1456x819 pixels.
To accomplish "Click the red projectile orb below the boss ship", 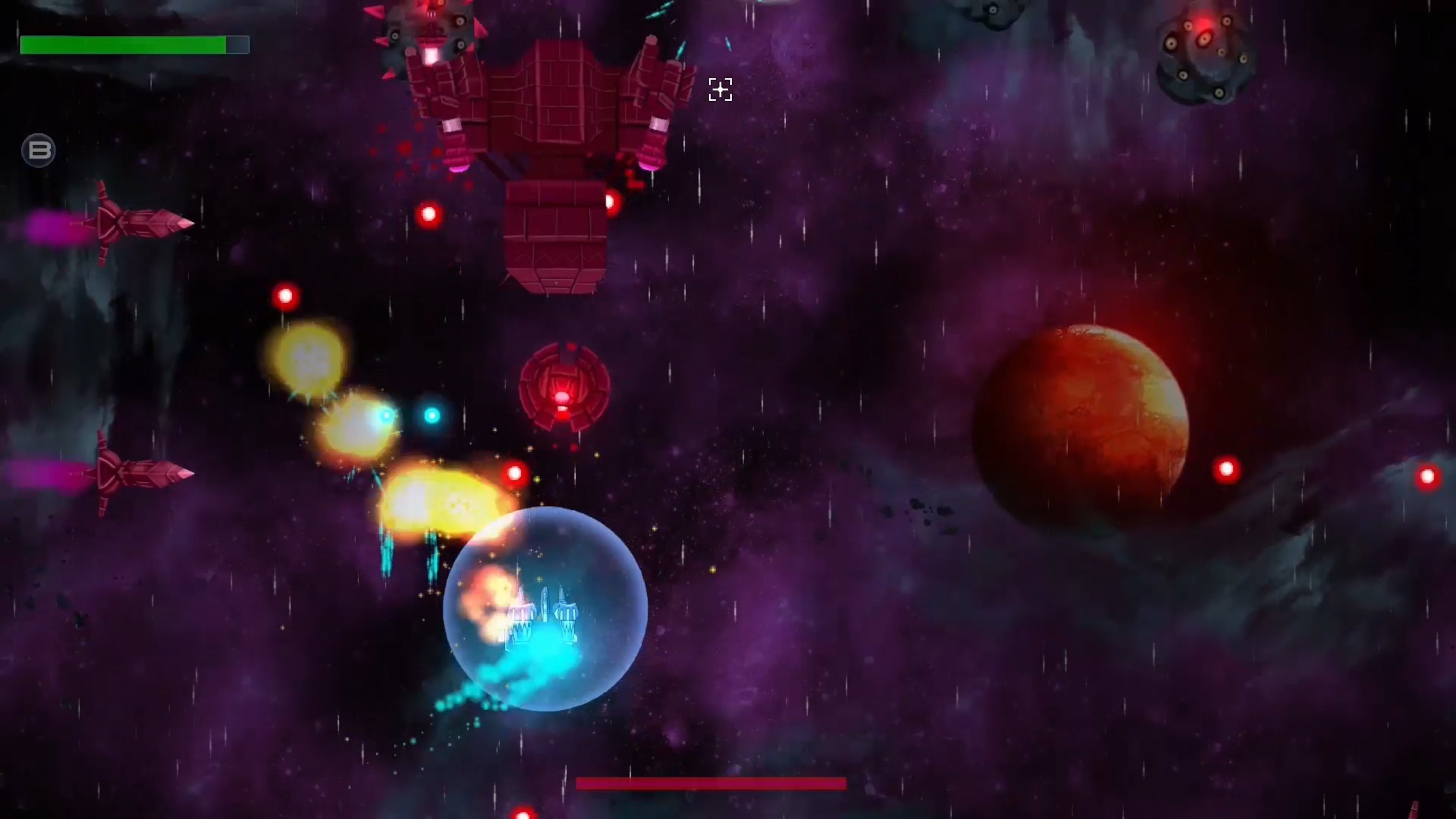I will point(428,213).
